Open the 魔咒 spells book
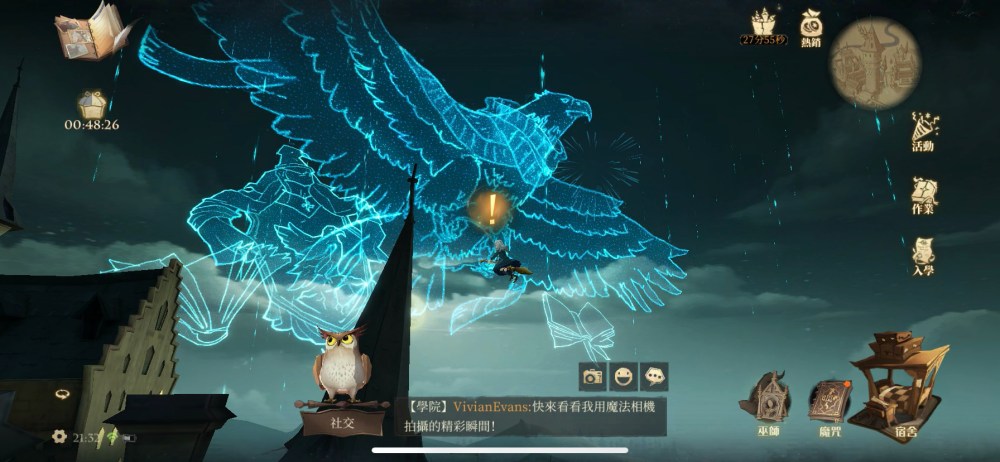 point(828,405)
